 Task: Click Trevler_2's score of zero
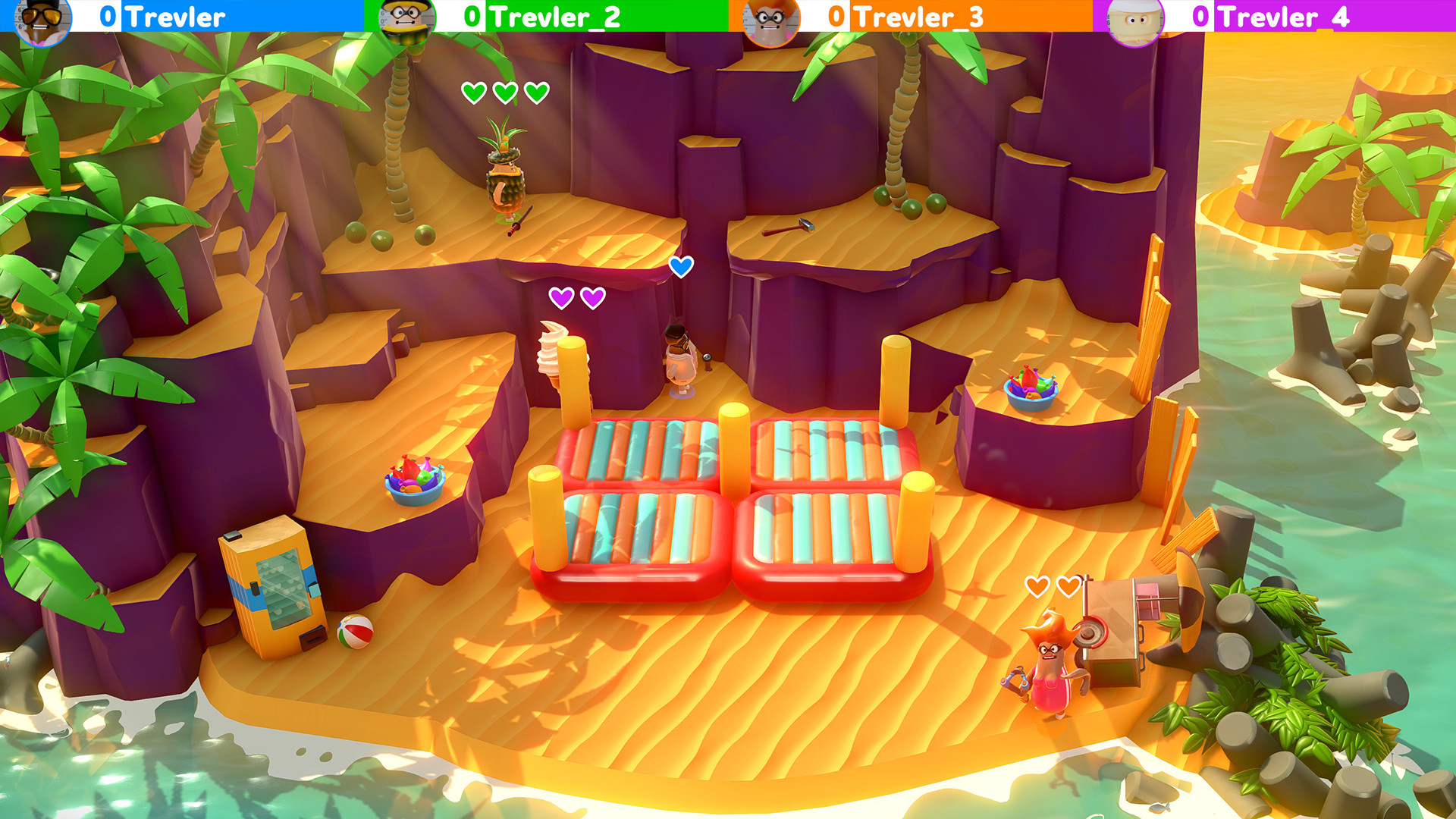coord(475,15)
